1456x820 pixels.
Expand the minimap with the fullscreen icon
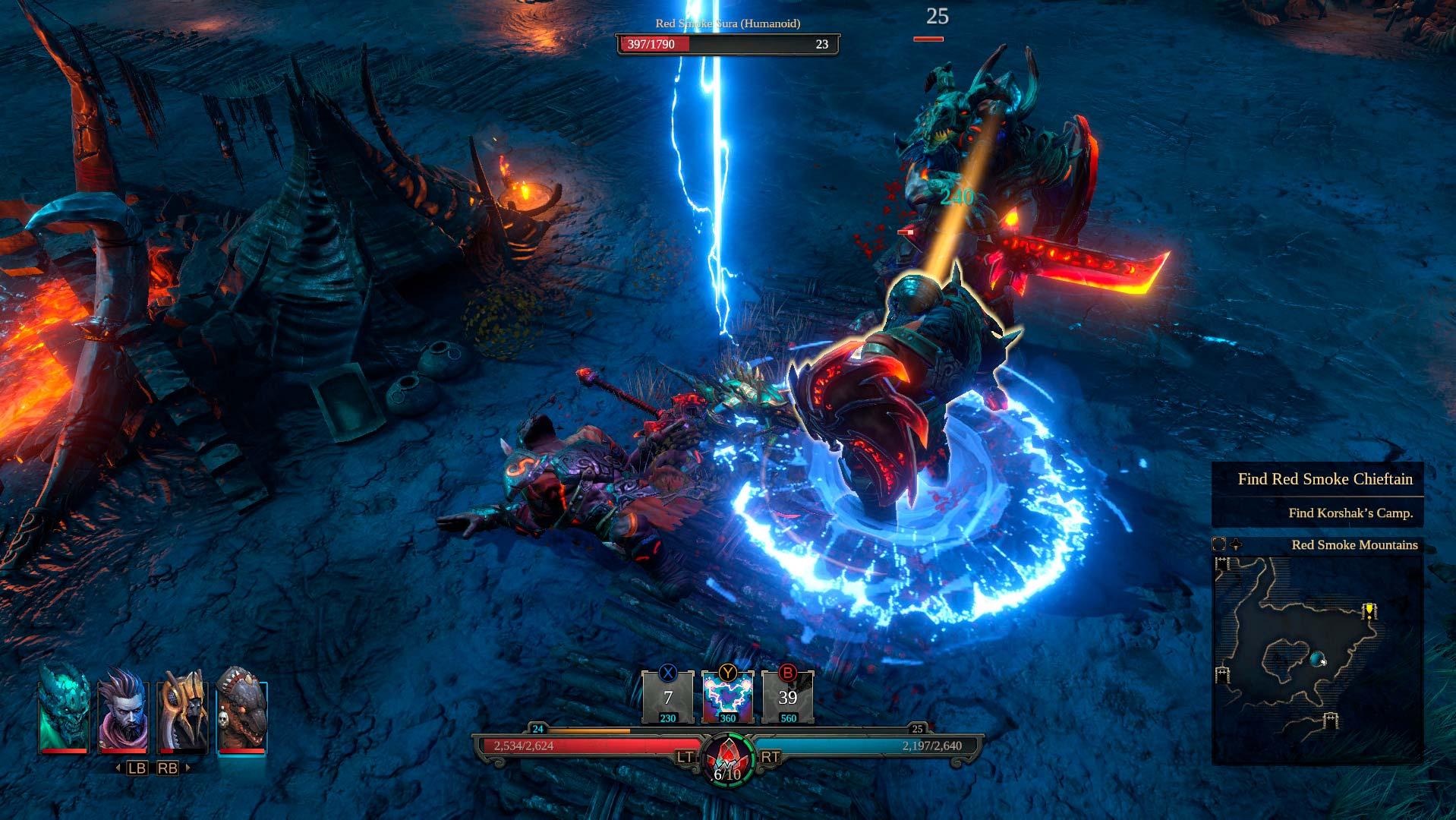point(1219,544)
